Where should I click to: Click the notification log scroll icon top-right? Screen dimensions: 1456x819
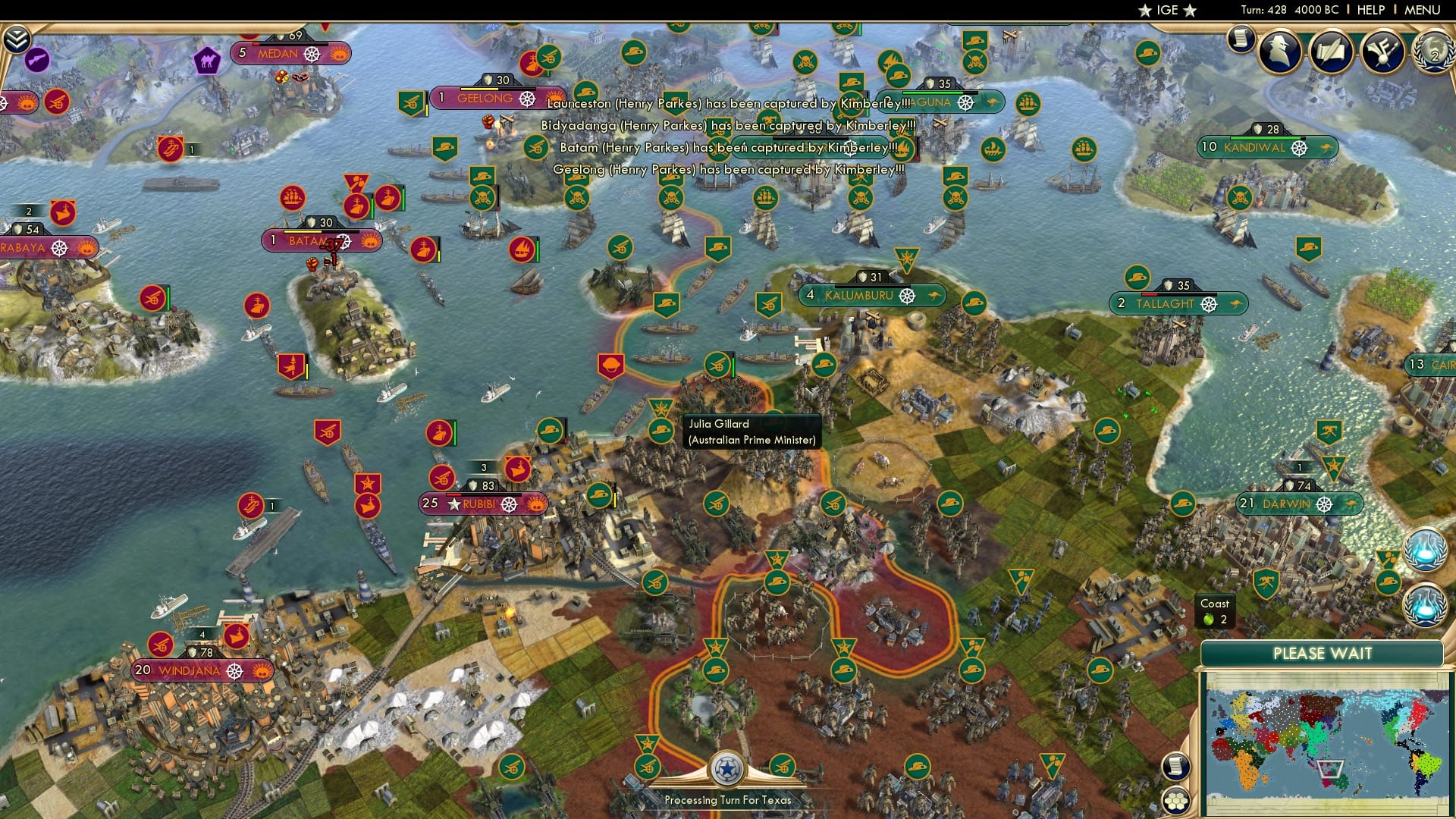point(1241,39)
